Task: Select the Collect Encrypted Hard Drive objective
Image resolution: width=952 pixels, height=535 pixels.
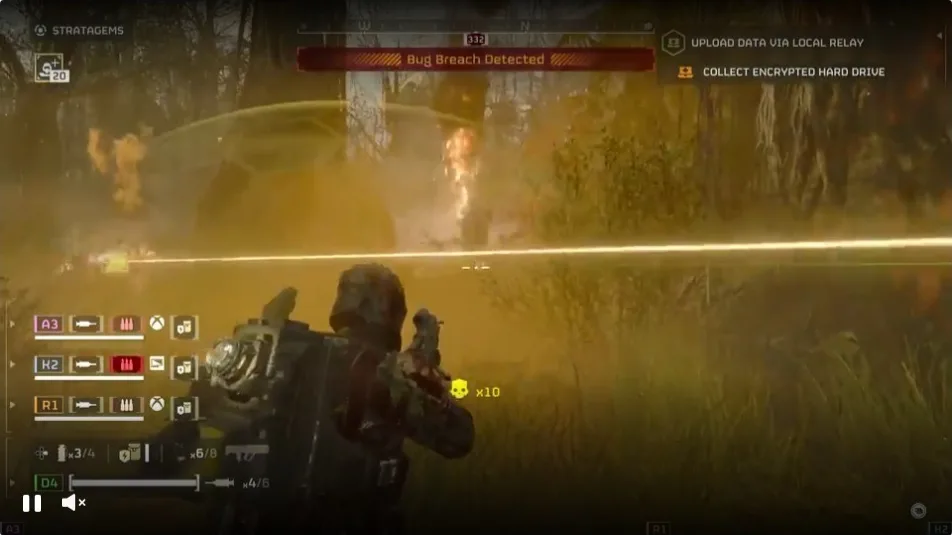Action: [x=792, y=72]
